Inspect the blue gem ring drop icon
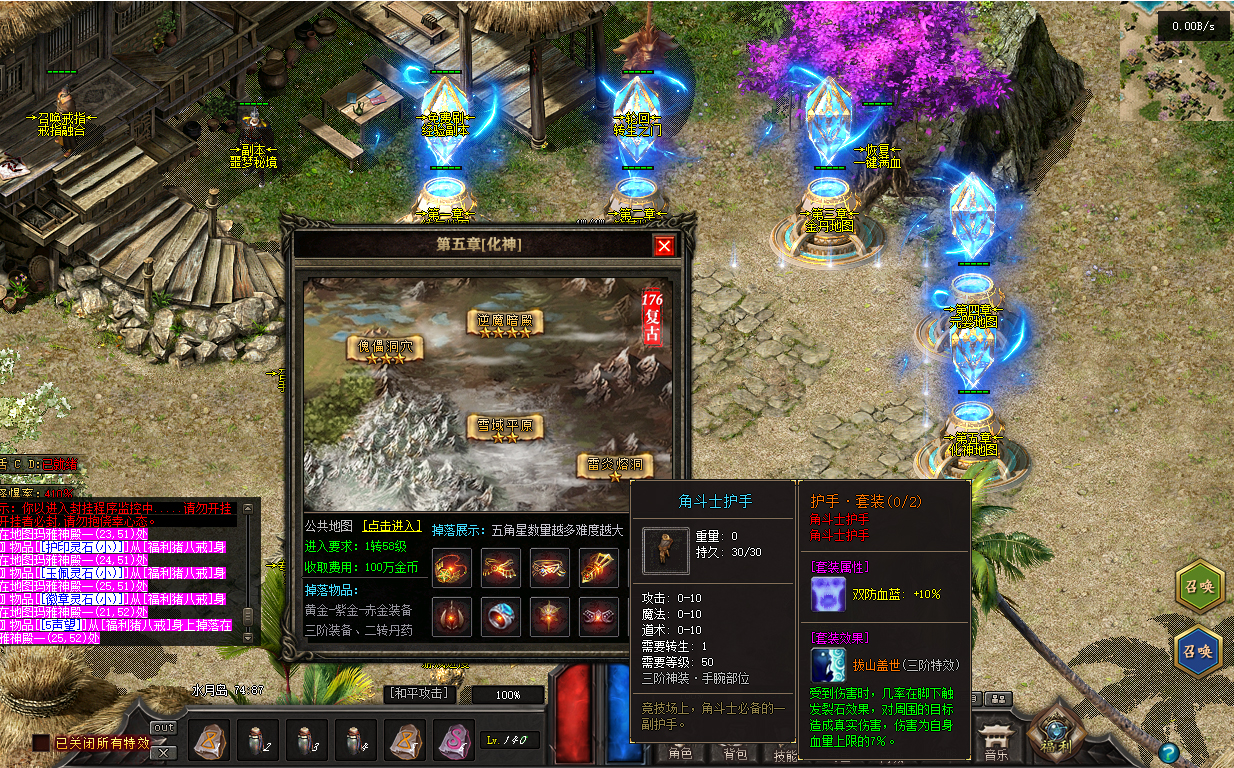The height and width of the screenshot is (768, 1234). pos(500,616)
